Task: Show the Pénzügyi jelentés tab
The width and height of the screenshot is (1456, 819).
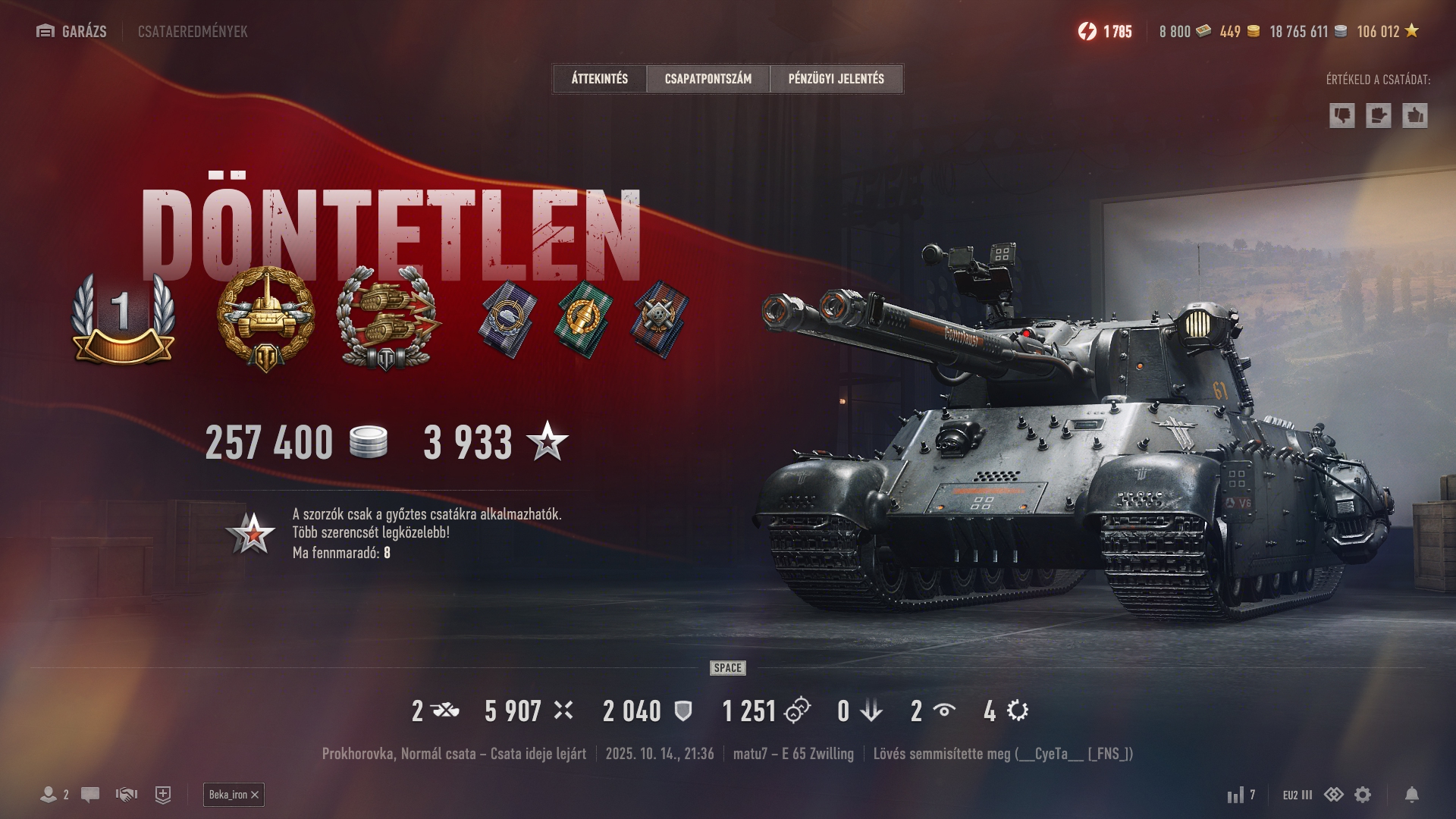Action: pos(836,79)
